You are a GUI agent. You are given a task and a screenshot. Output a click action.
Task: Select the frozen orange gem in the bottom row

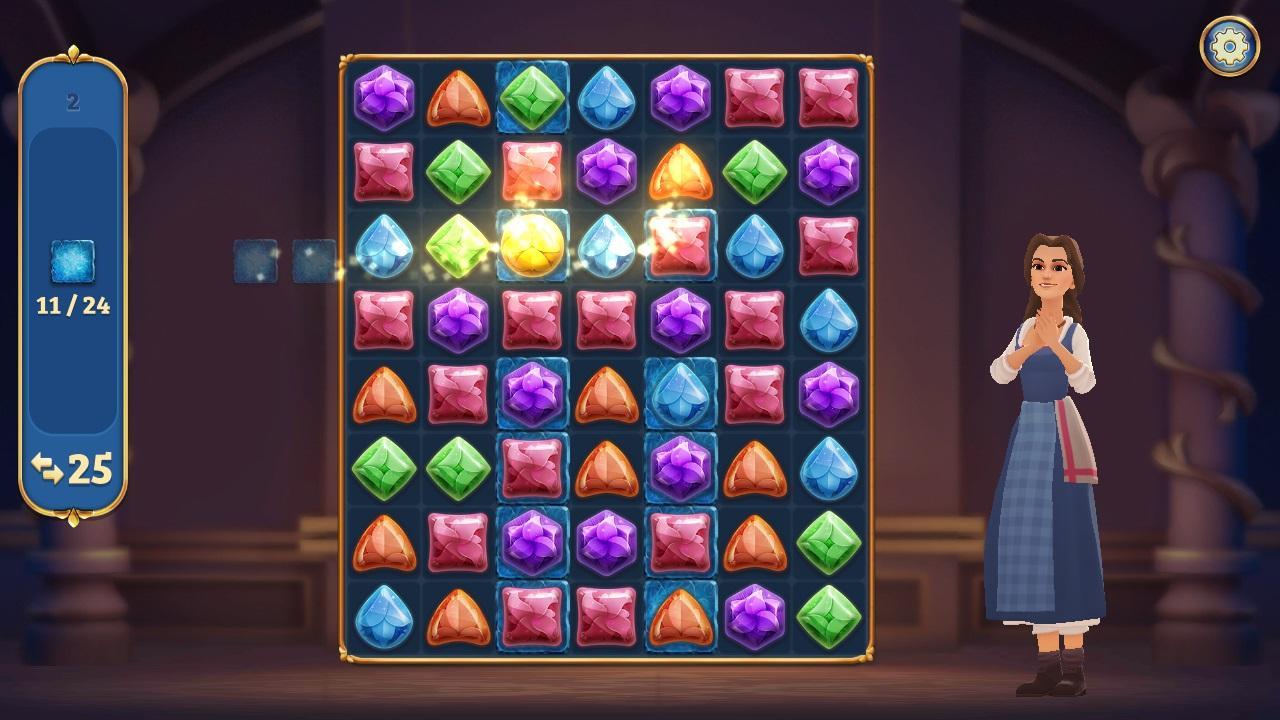(x=681, y=615)
